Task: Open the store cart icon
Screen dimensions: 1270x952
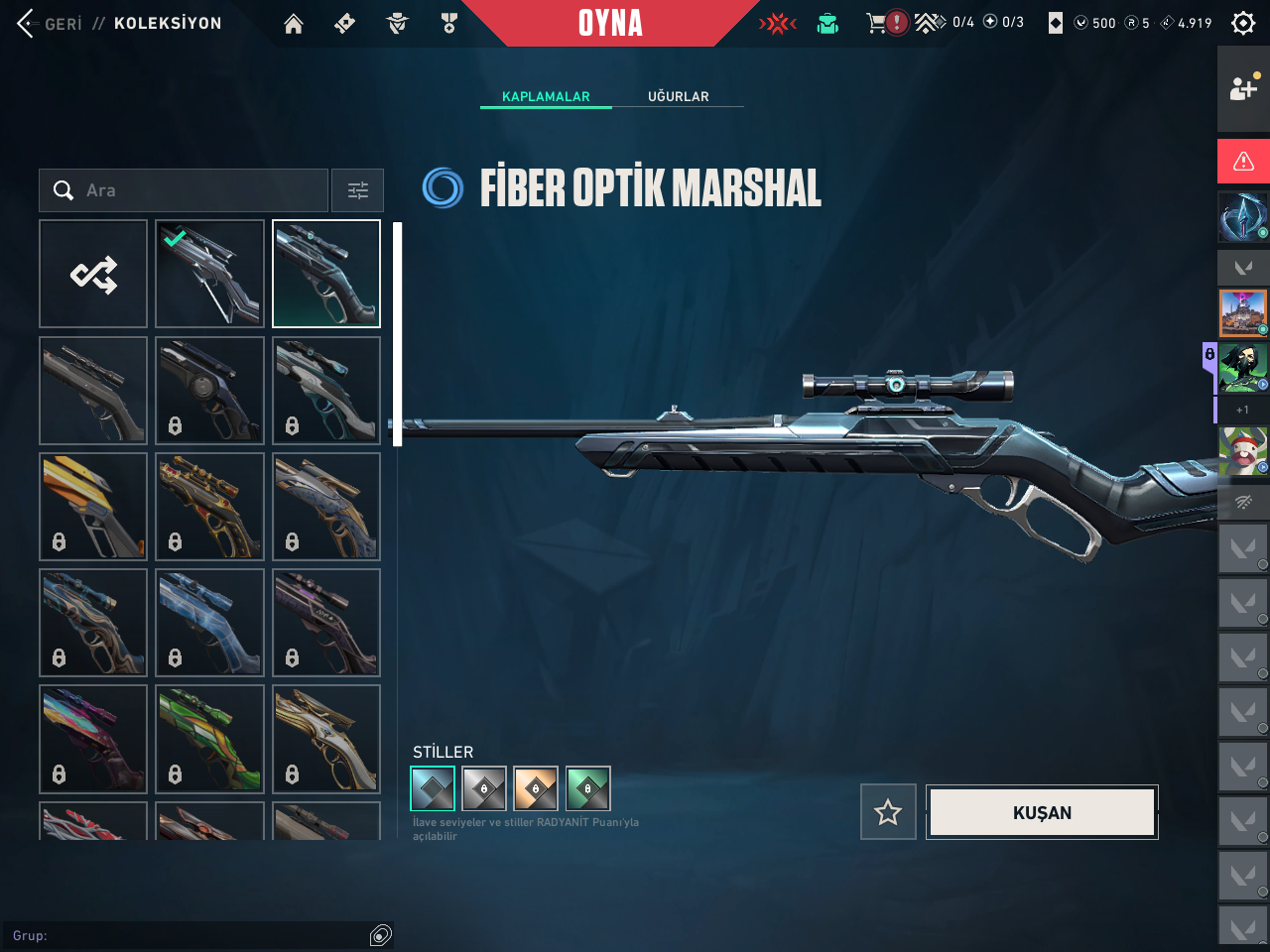Action: tap(876, 23)
